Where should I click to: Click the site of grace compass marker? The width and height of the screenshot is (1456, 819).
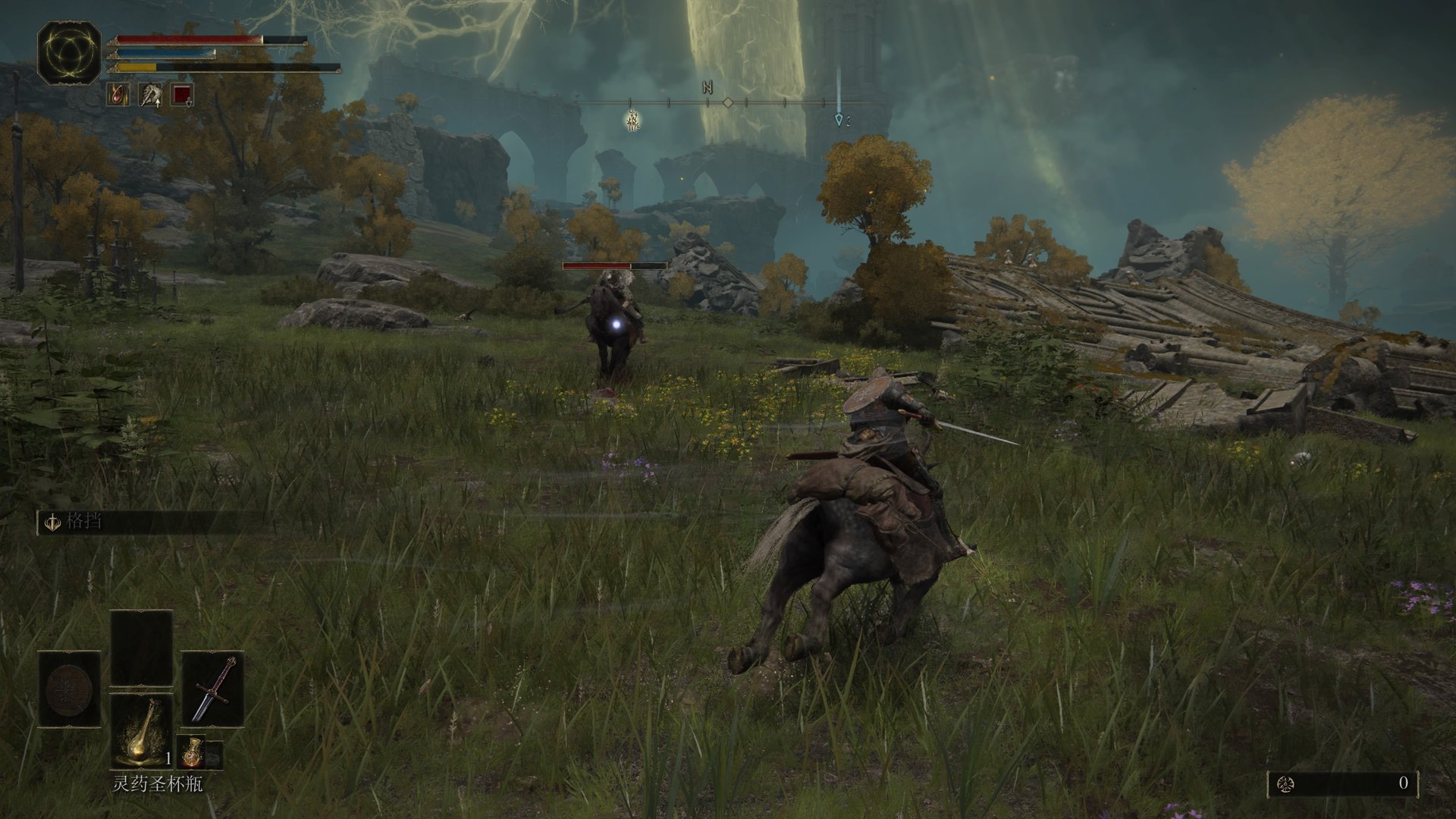[632, 120]
